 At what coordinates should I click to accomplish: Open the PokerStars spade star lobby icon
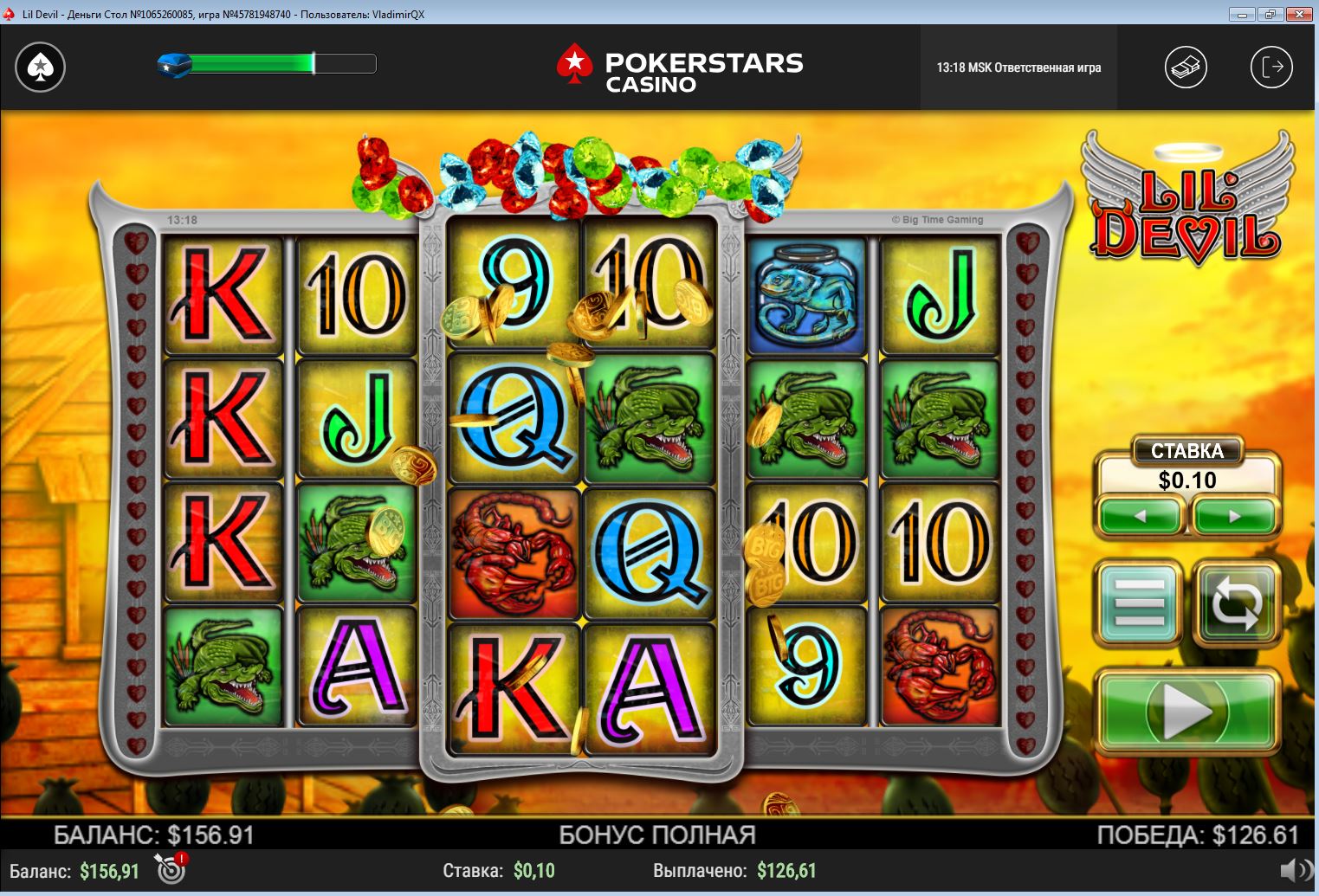(x=40, y=67)
